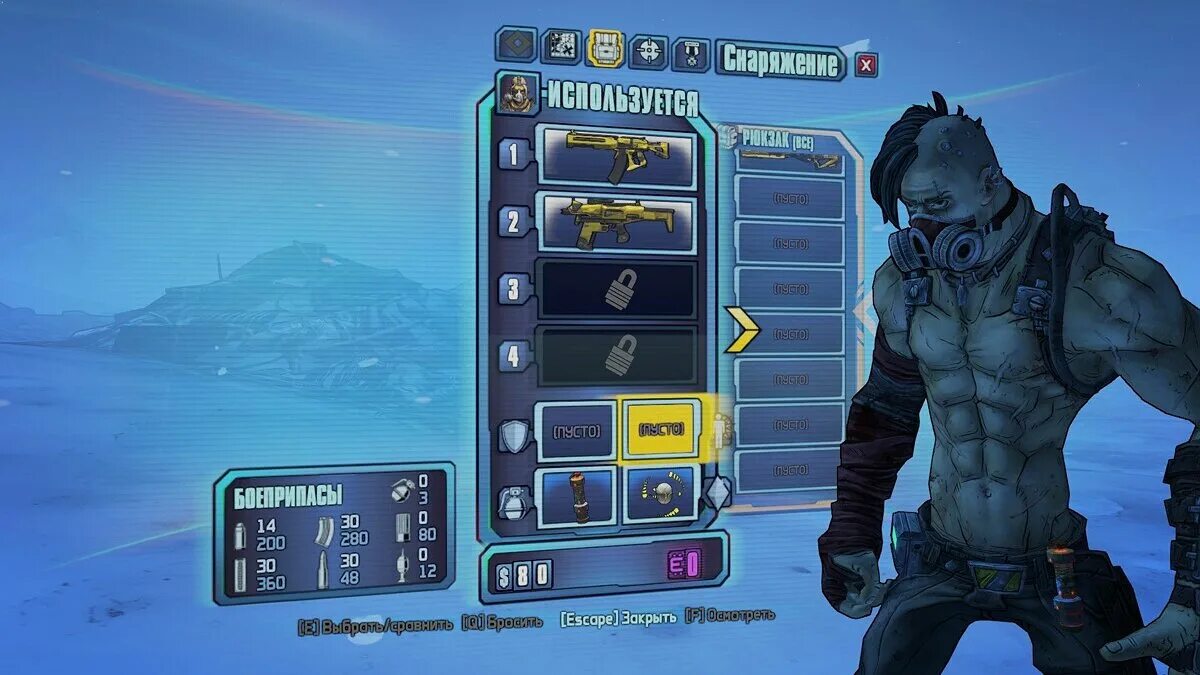The width and height of the screenshot is (1200, 675).
Task: Click the yellow arrow pointing to the backpack
Action: pyautogui.click(x=742, y=331)
